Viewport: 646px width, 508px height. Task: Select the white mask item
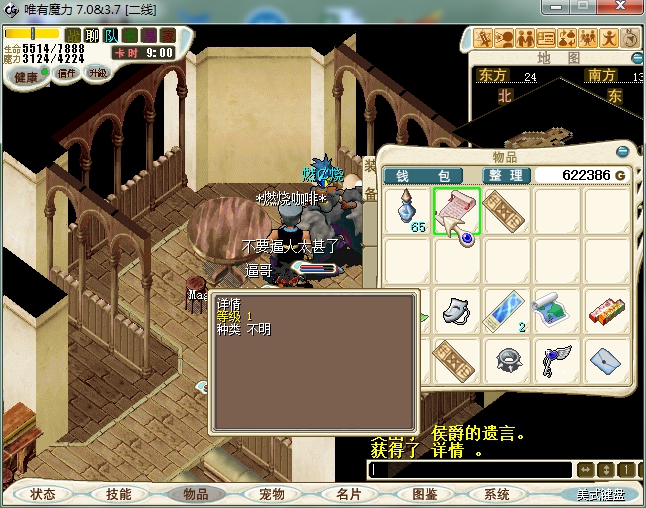click(x=457, y=309)
